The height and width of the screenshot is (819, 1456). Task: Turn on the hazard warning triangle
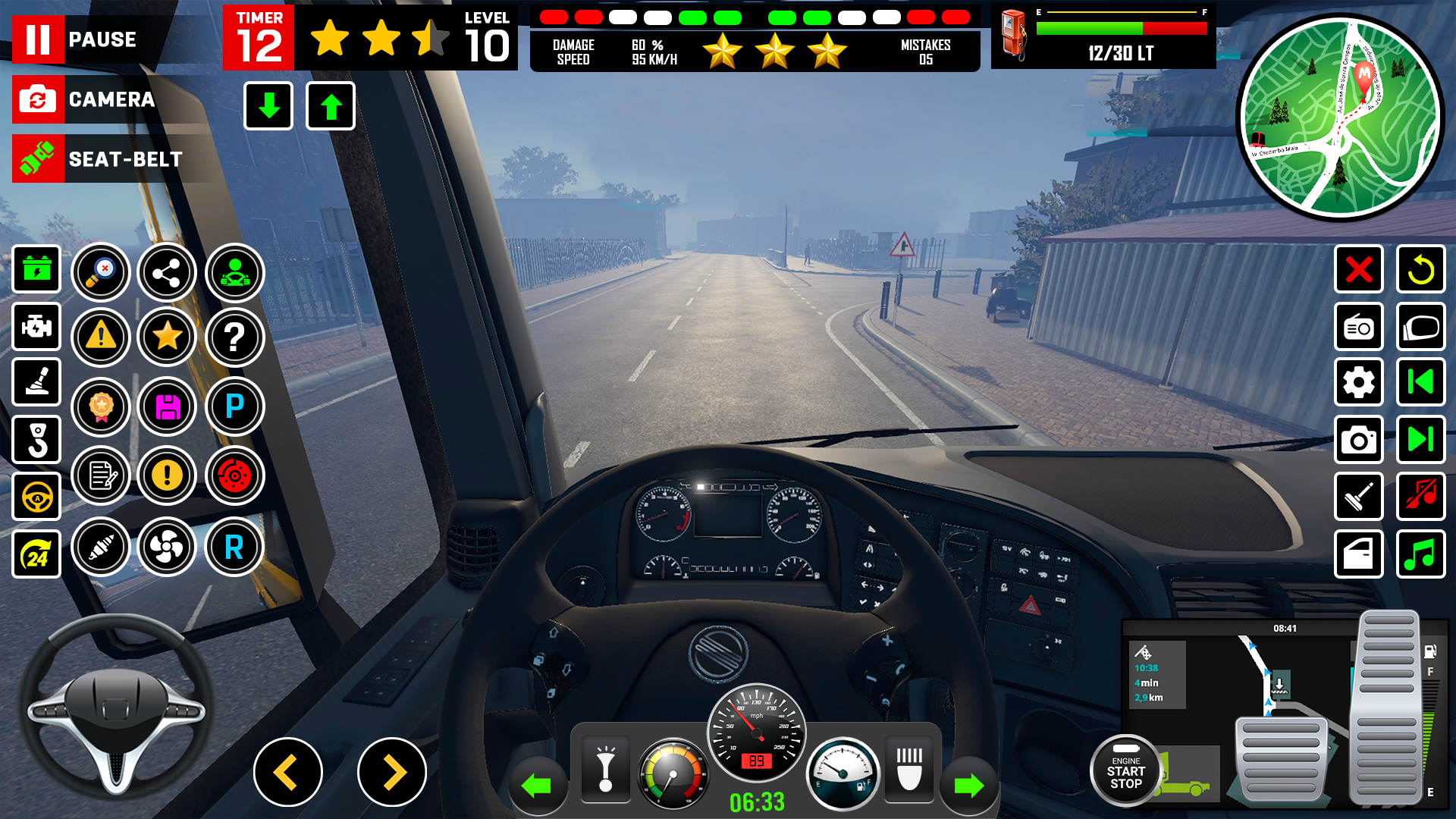101,337
